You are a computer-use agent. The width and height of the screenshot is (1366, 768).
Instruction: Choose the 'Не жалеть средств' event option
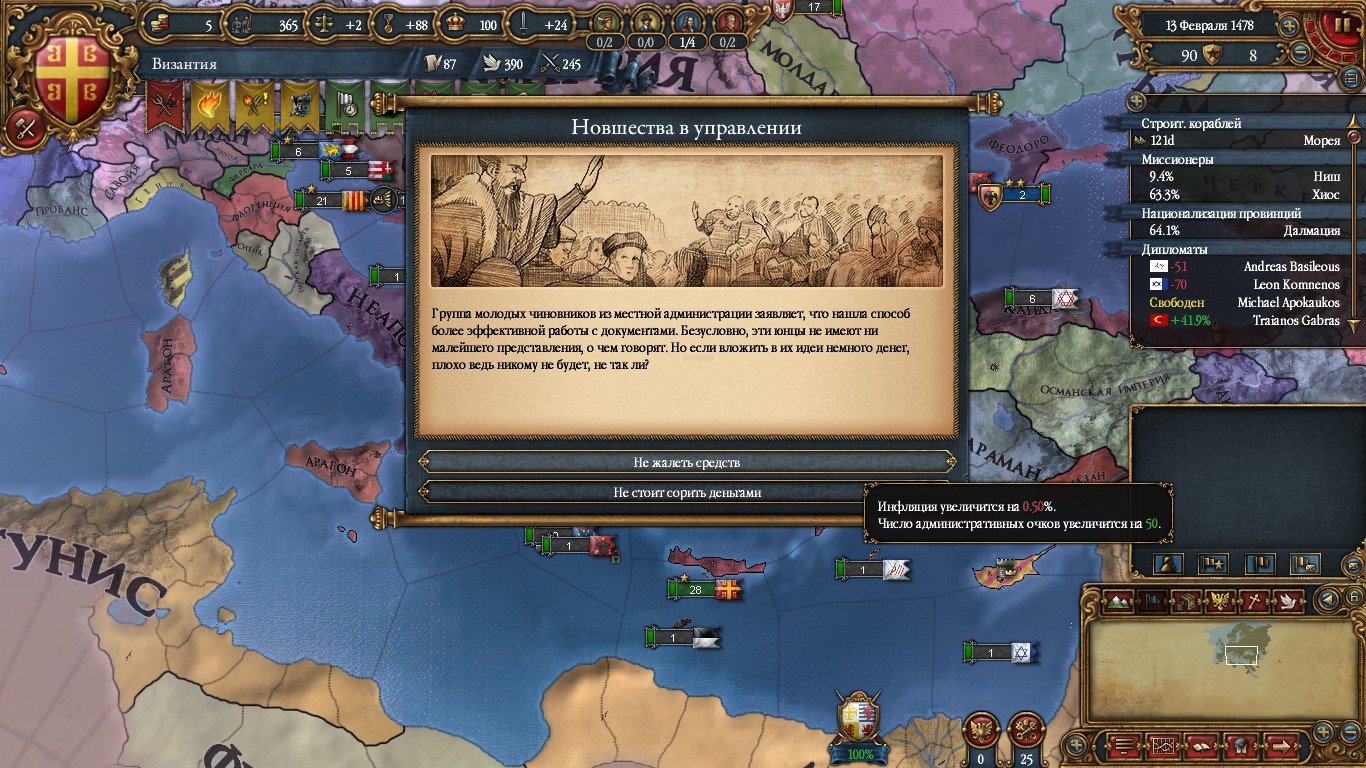[686, 463]
